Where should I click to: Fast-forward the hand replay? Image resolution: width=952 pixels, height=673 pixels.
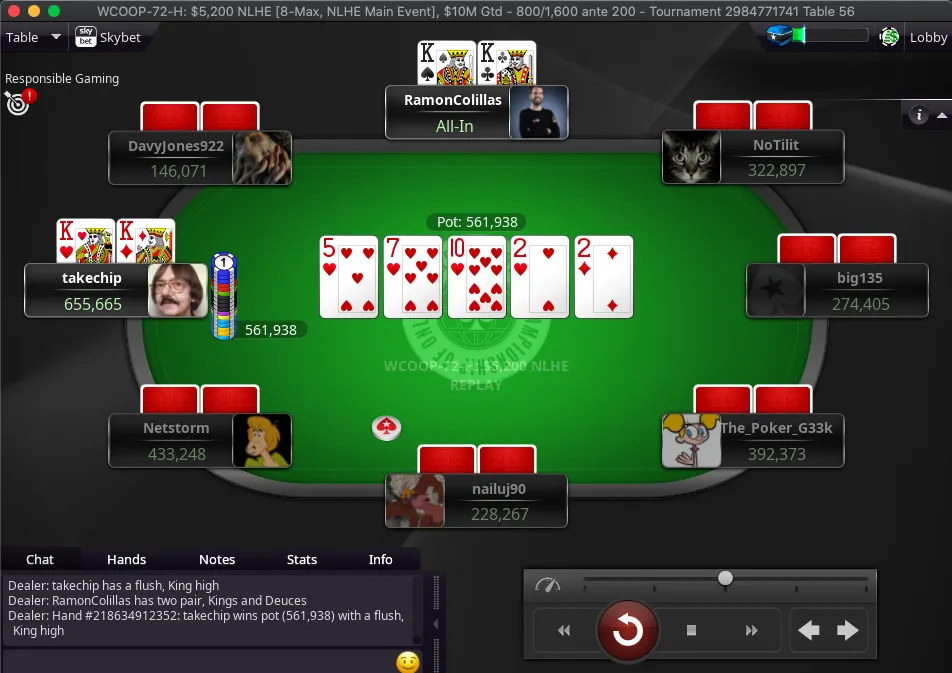tap(752, 630)
